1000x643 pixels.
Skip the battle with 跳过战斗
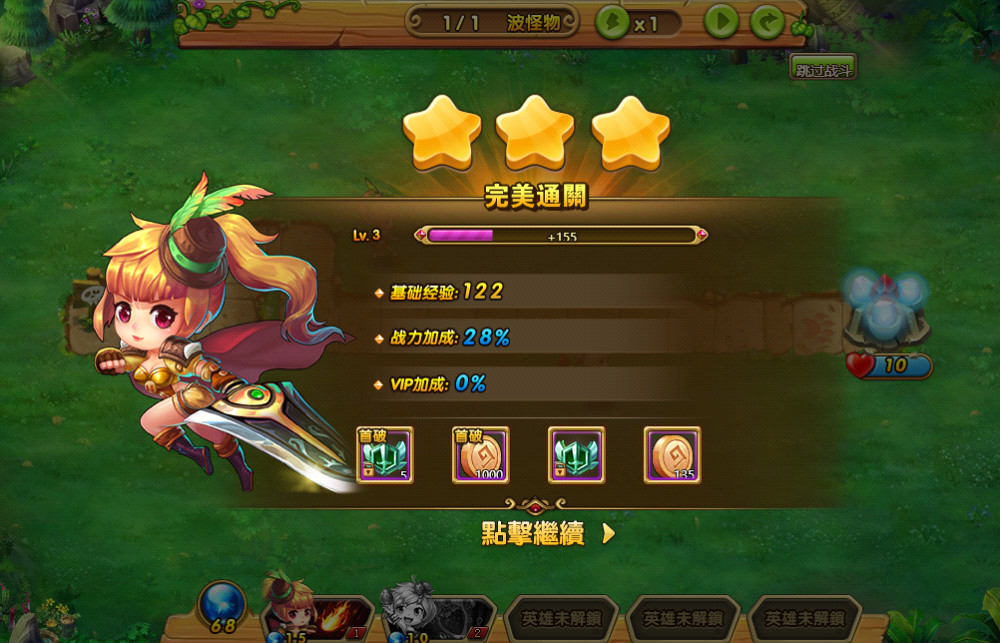tap(823, 68)
